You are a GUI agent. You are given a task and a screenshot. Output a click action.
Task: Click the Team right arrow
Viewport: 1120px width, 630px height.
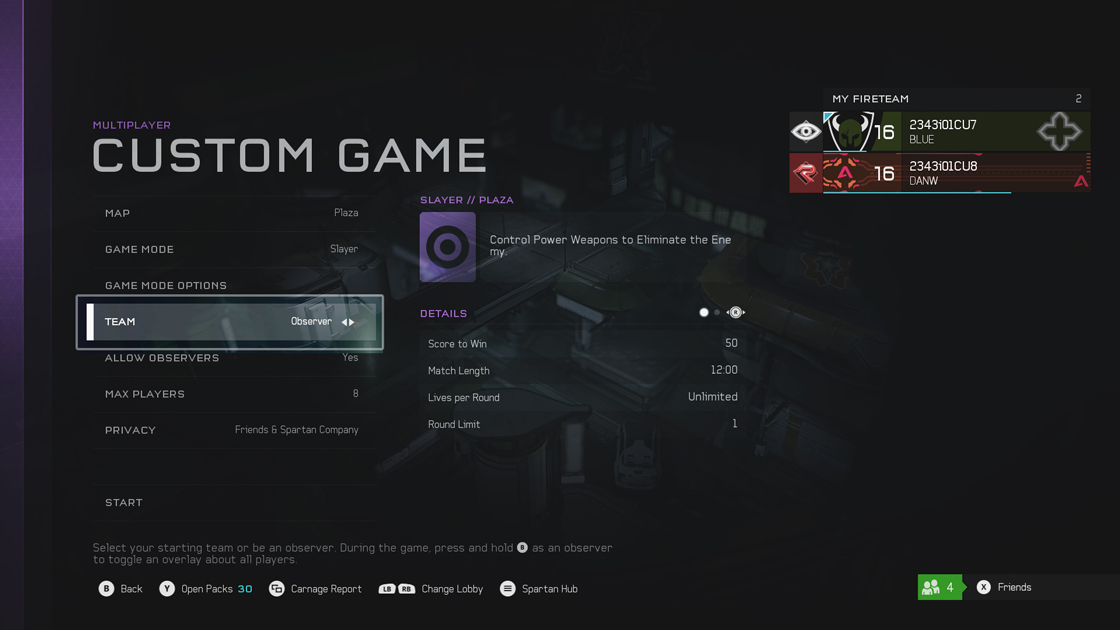352,322
